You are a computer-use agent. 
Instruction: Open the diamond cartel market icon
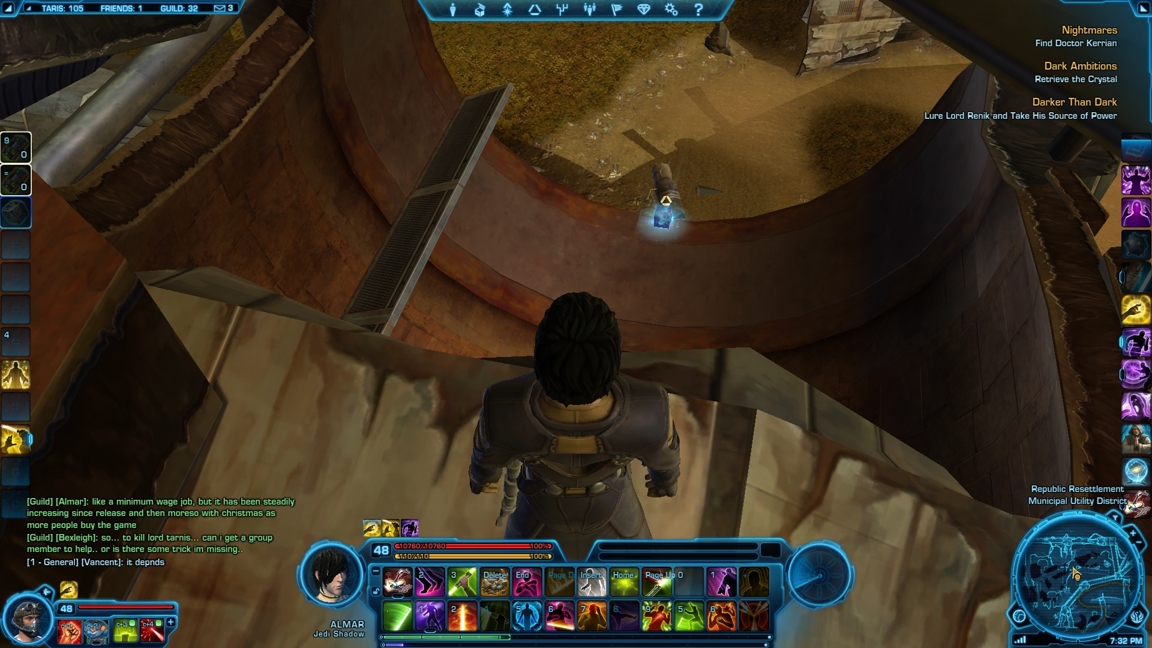click(644, 10)
